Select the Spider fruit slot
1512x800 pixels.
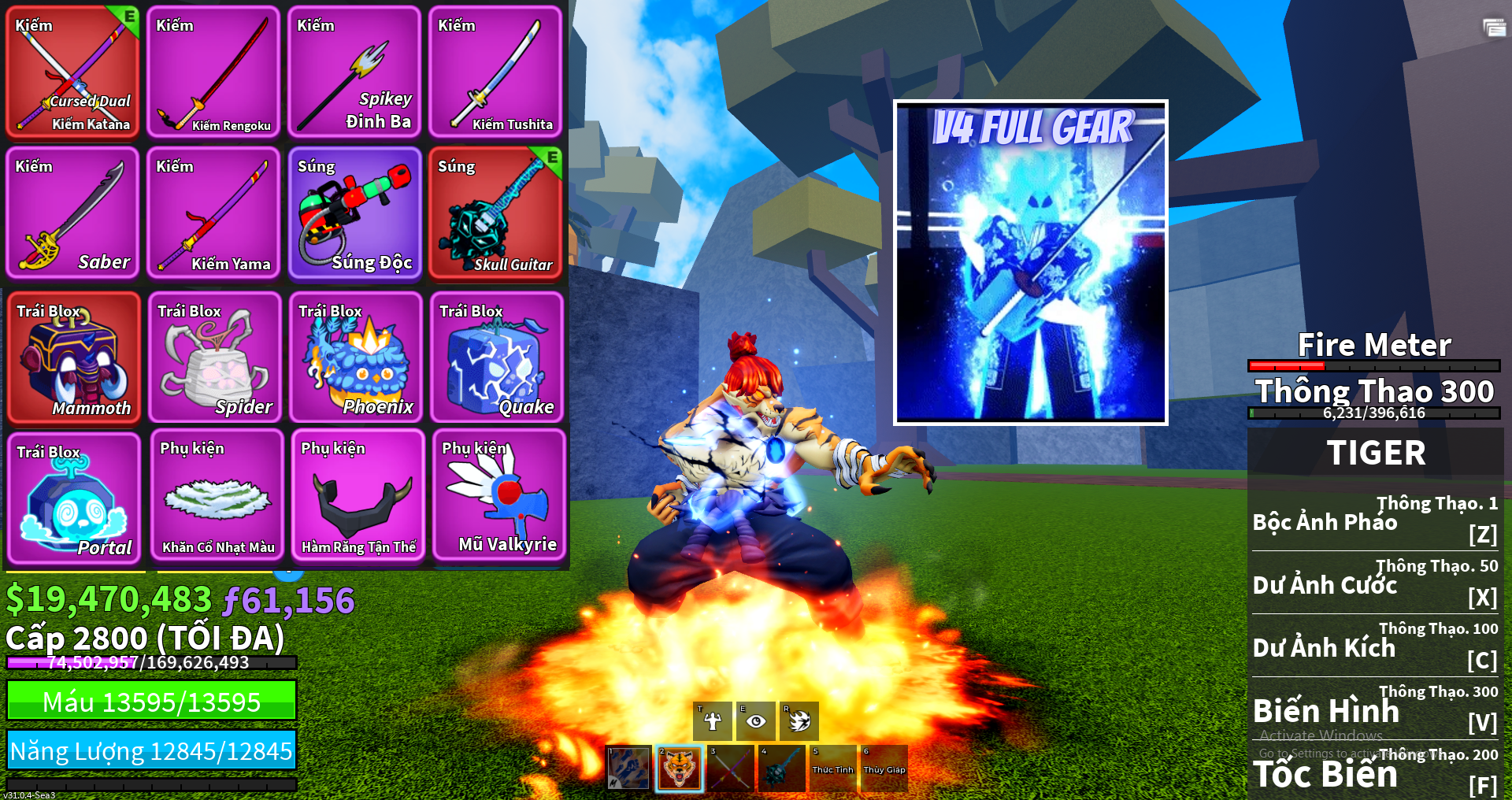tap(214, 357)
